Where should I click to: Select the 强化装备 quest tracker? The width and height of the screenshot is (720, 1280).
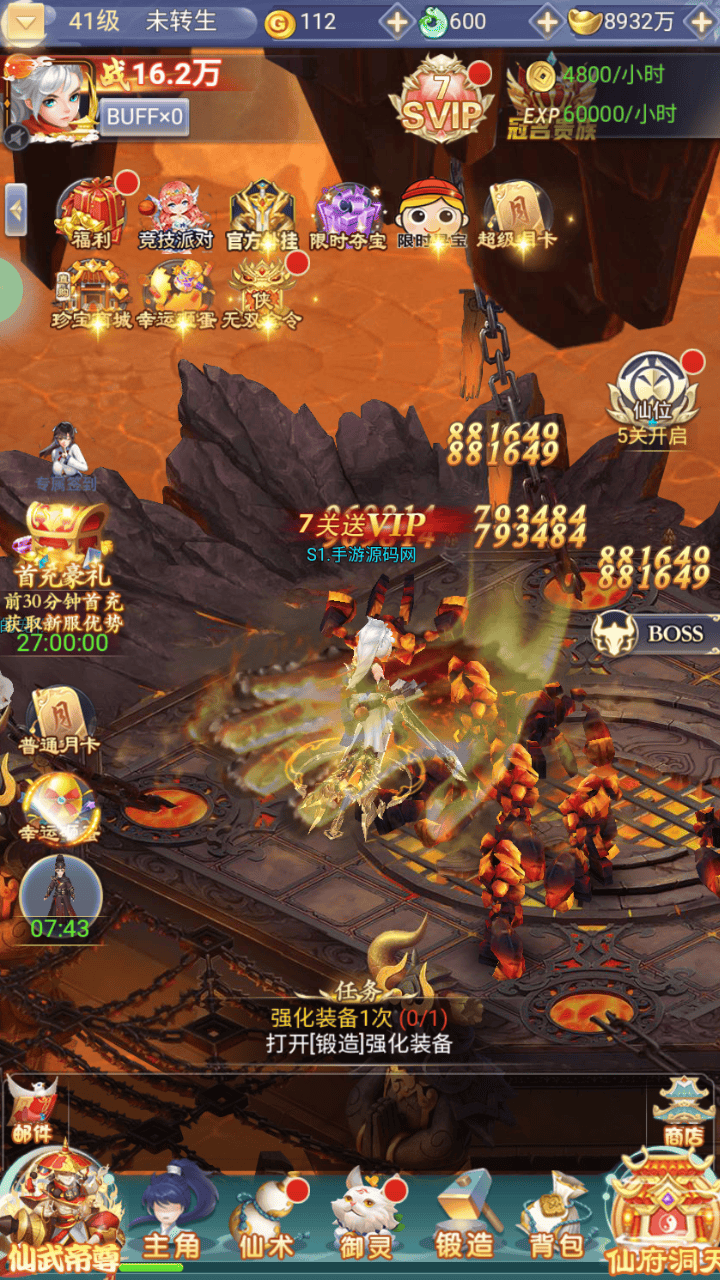359,1030
